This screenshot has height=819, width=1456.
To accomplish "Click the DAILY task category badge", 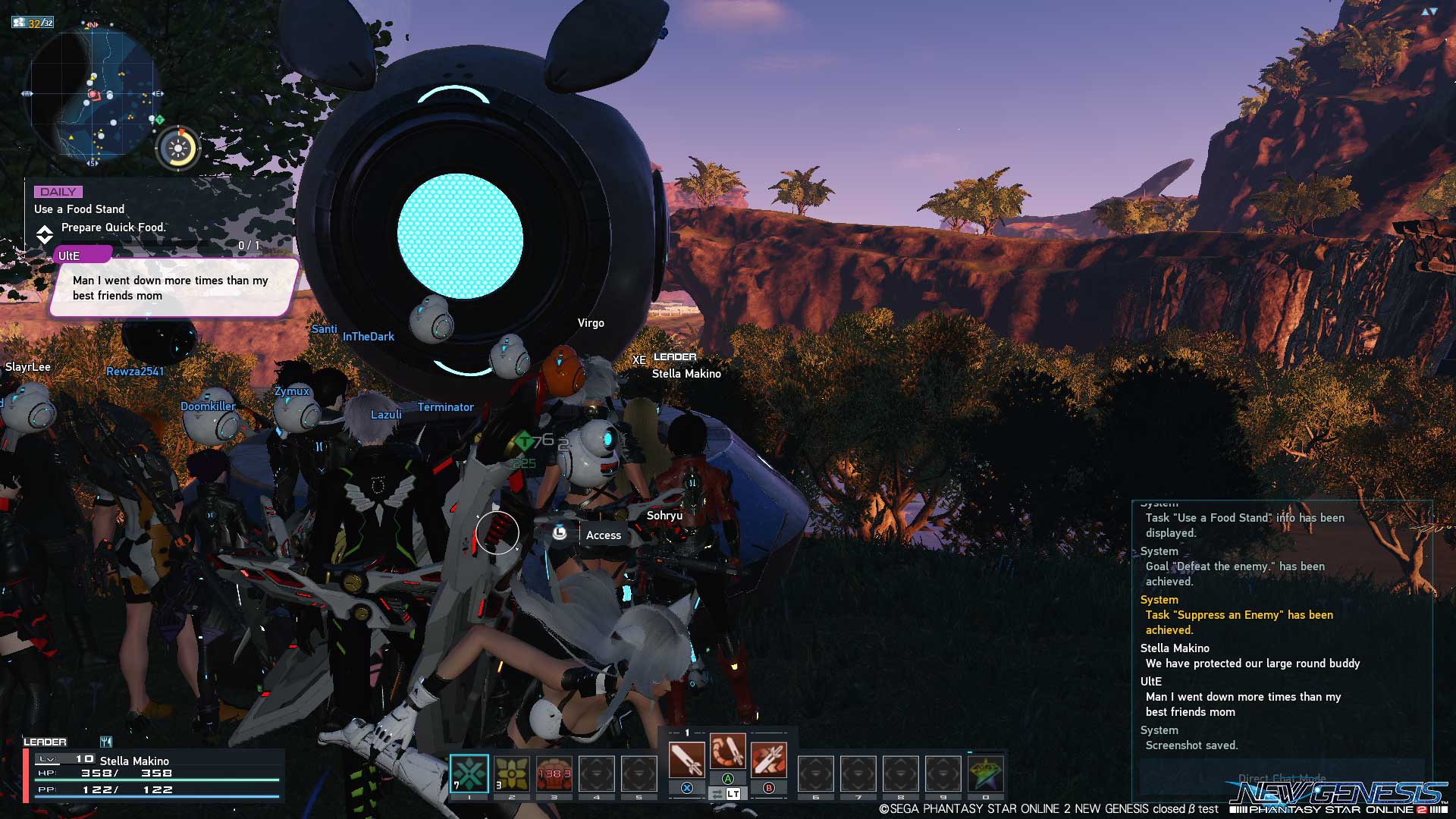I will click(61, 191).
